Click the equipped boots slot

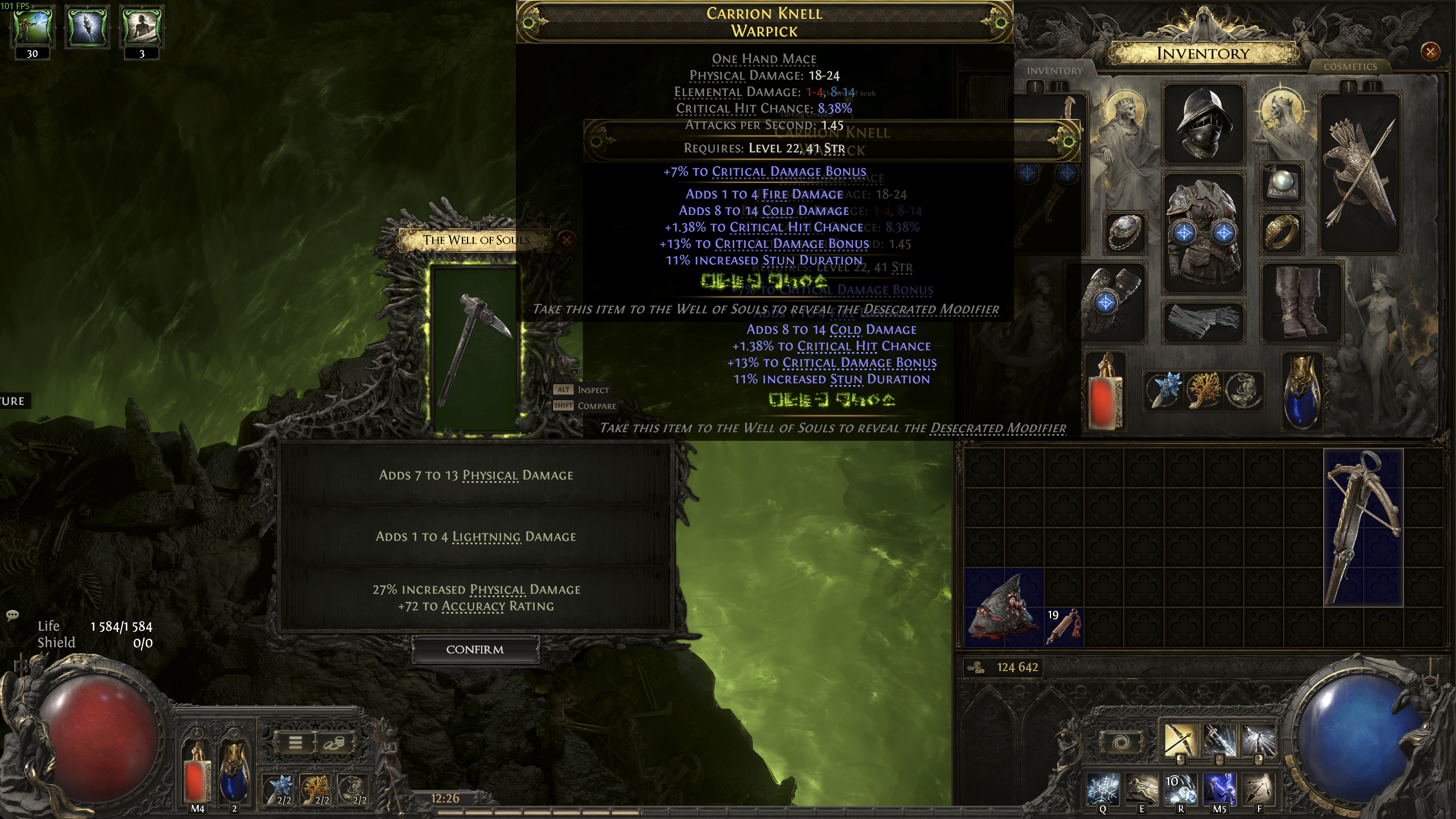click(1302, 302)
